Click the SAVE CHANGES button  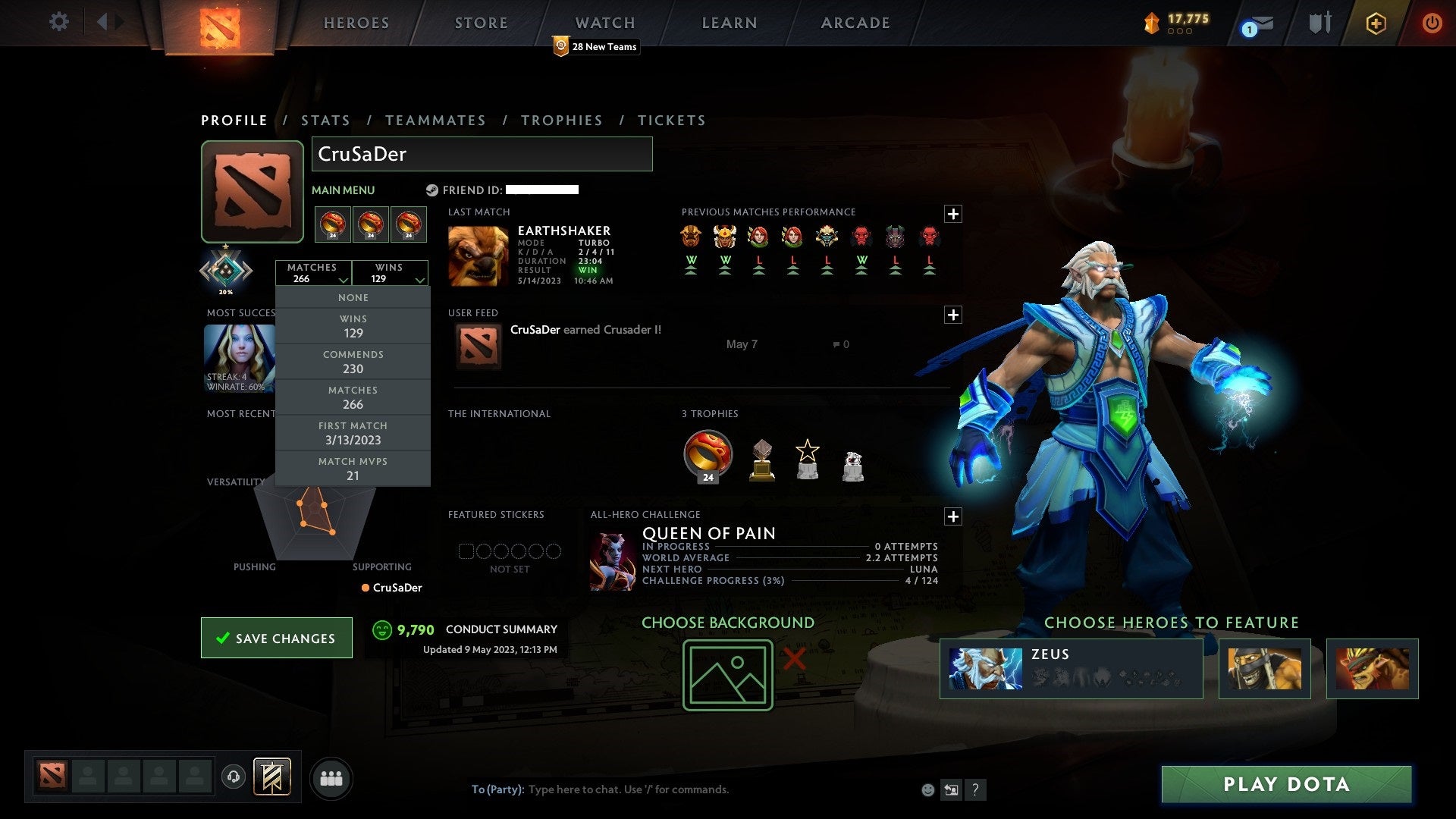[276, 638]
